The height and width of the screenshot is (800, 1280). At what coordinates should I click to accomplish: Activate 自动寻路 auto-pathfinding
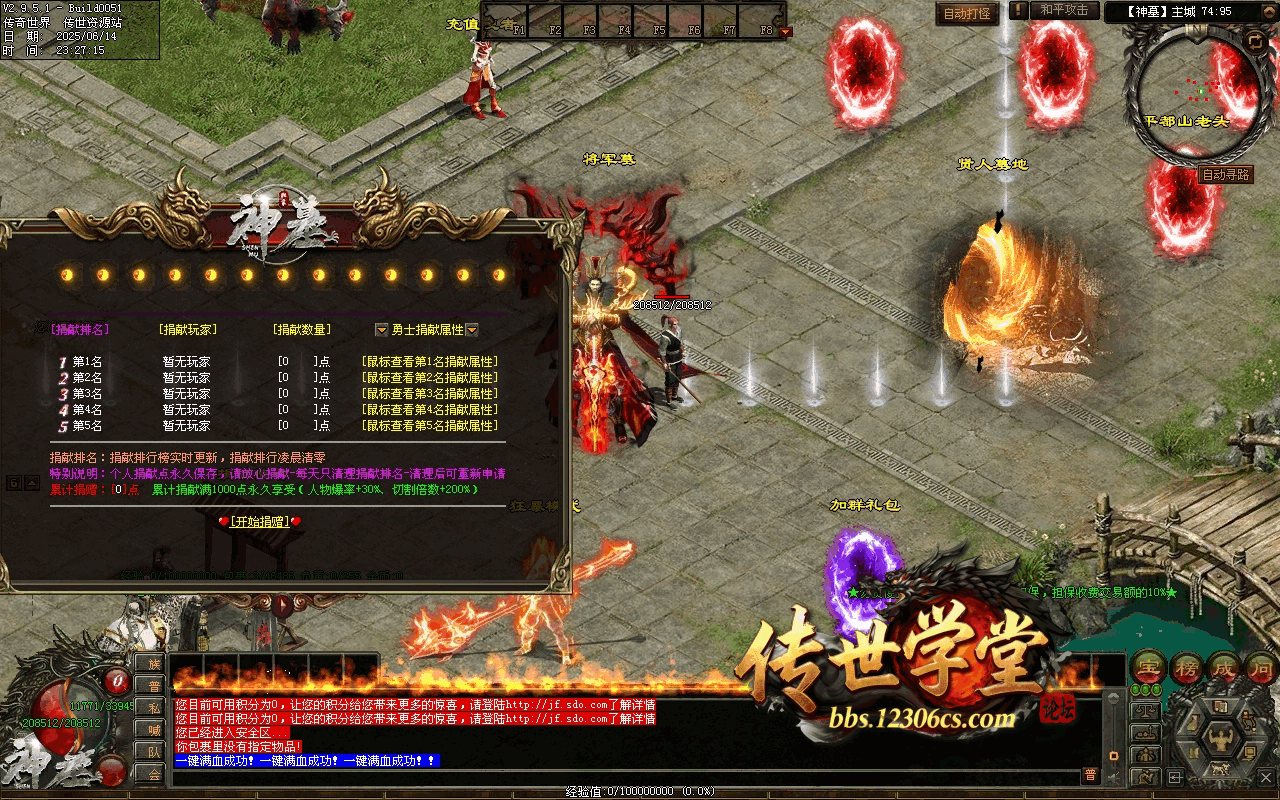(x=1225, y=174)
